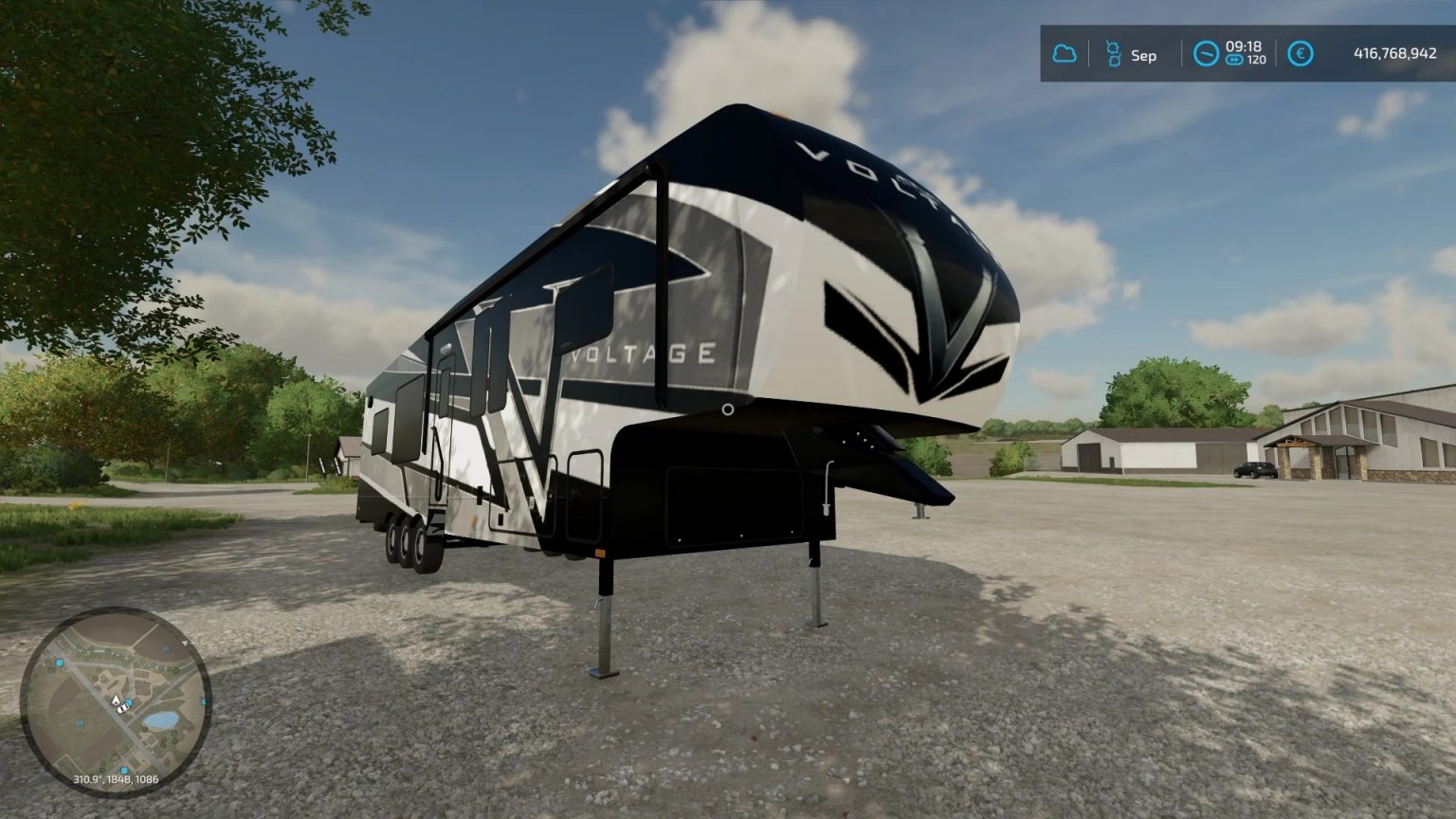1456x819 pixels.
Task: Toggle the shop marker at the minimap bottom
Action: click(x=123, y=769)
